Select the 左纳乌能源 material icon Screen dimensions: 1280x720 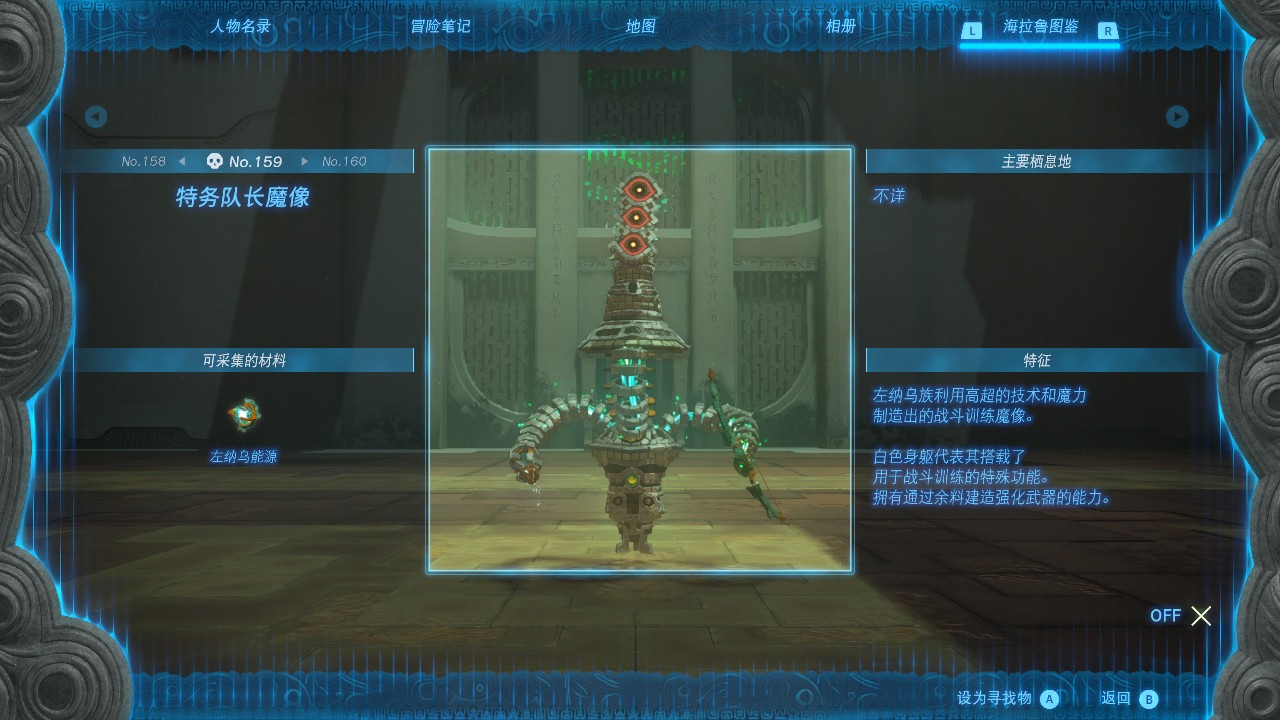click(x=244, y=415)
